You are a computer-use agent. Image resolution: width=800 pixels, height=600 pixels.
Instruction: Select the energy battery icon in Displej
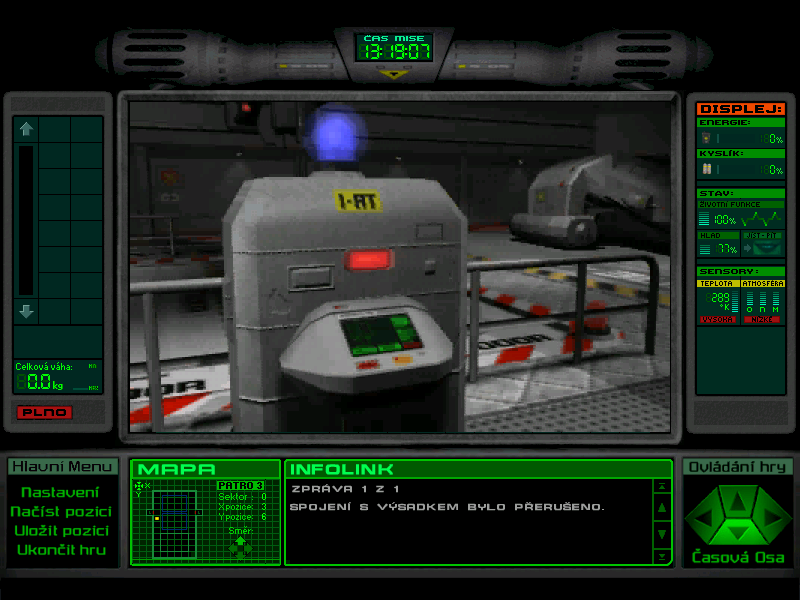click(705, 138)
